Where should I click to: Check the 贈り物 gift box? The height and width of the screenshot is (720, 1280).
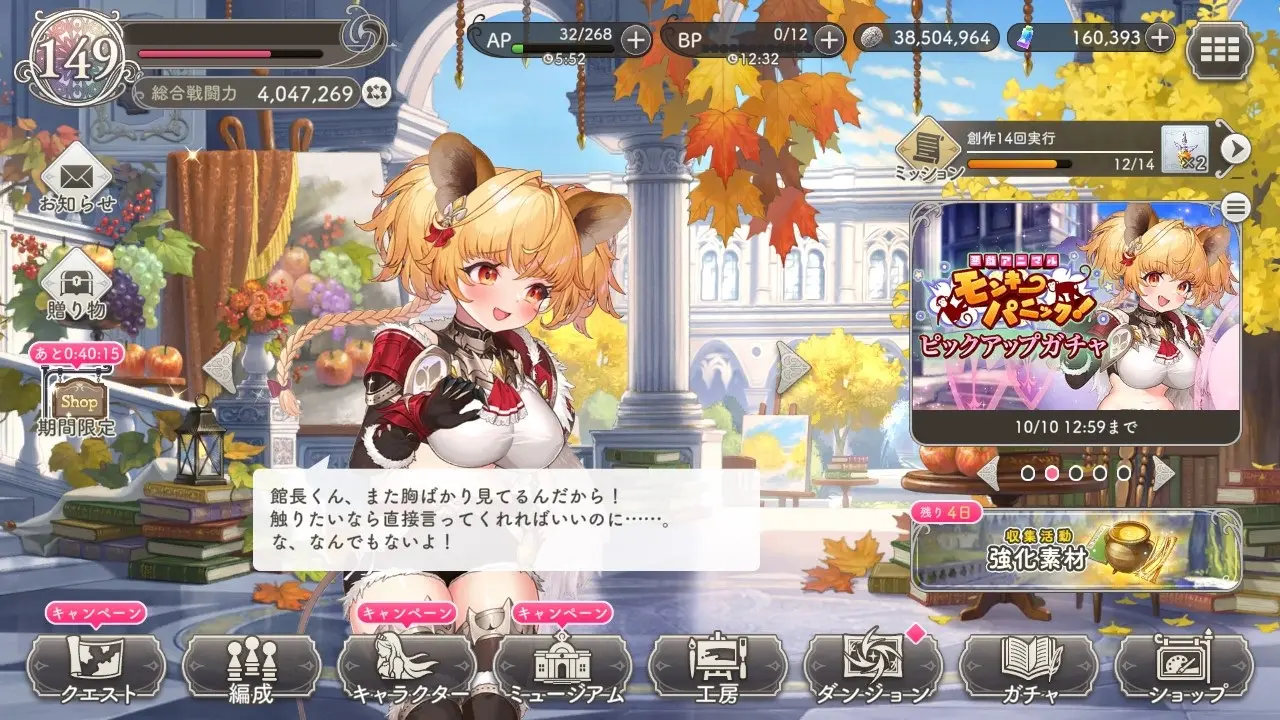click(76, 285)
